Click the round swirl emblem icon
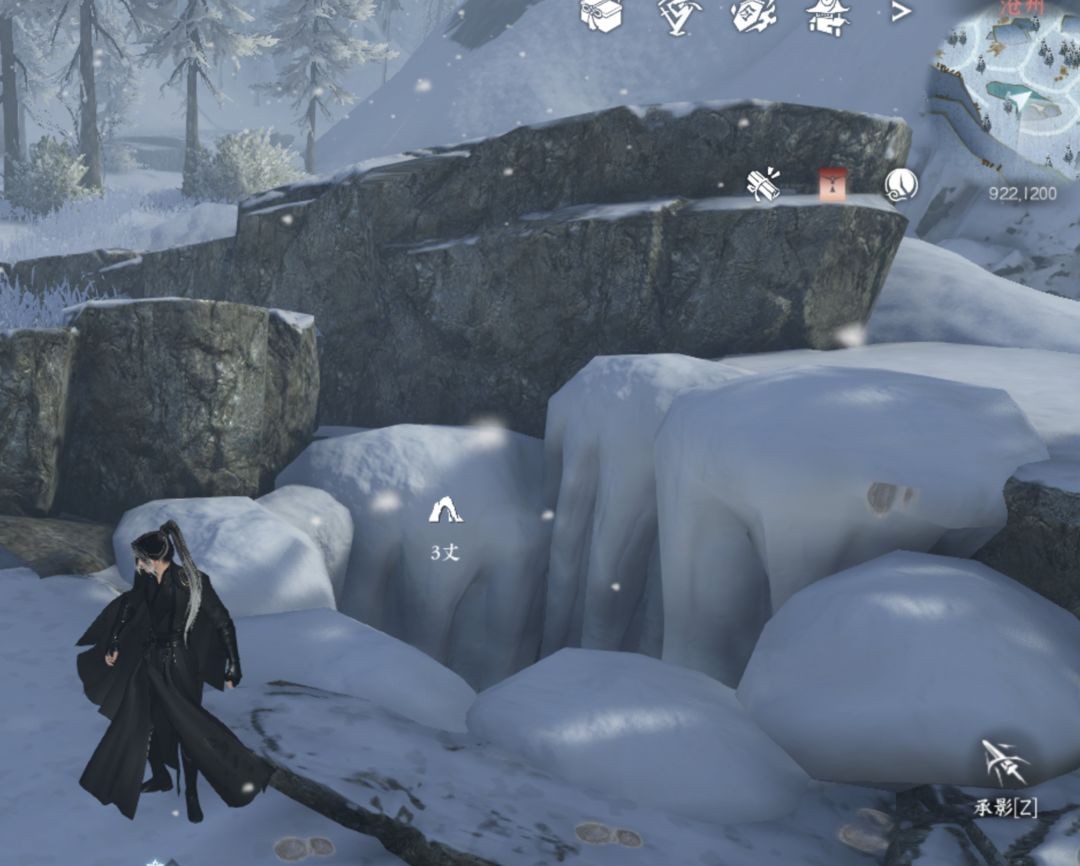 pos(900,184)
